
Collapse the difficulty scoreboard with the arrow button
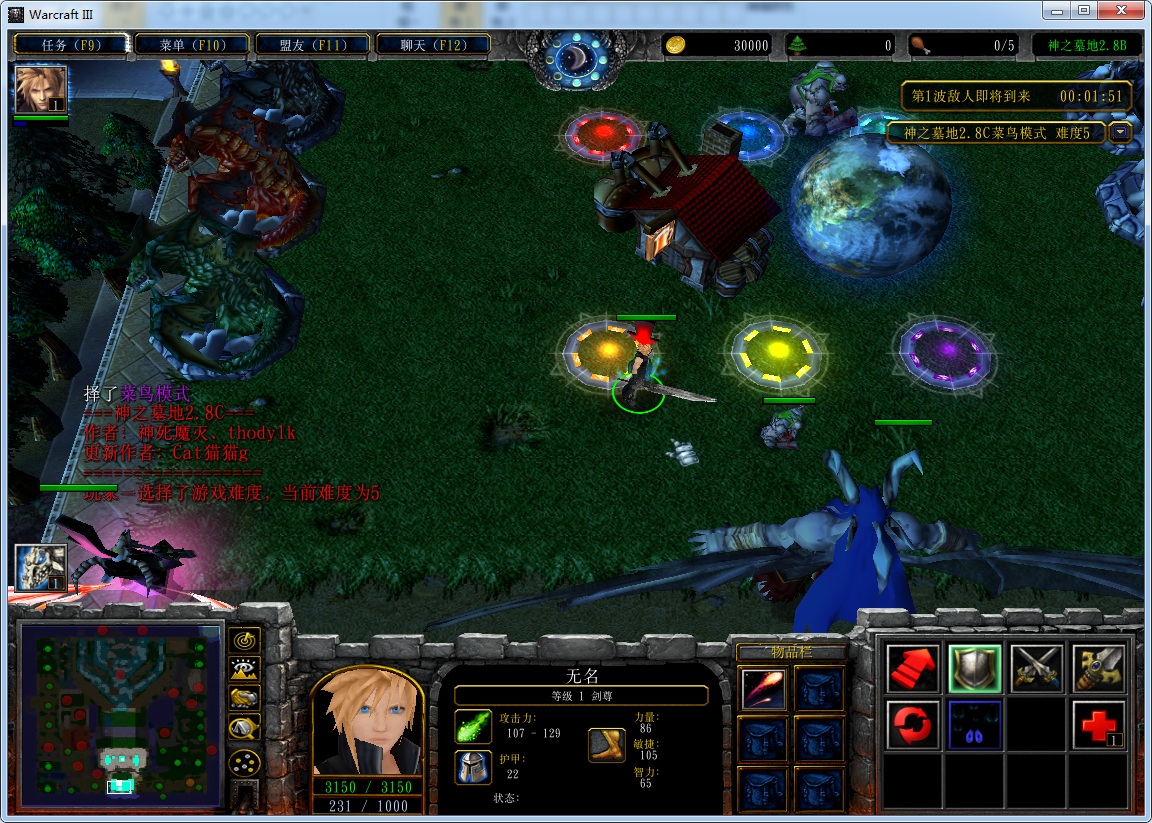pos(1120,132)
